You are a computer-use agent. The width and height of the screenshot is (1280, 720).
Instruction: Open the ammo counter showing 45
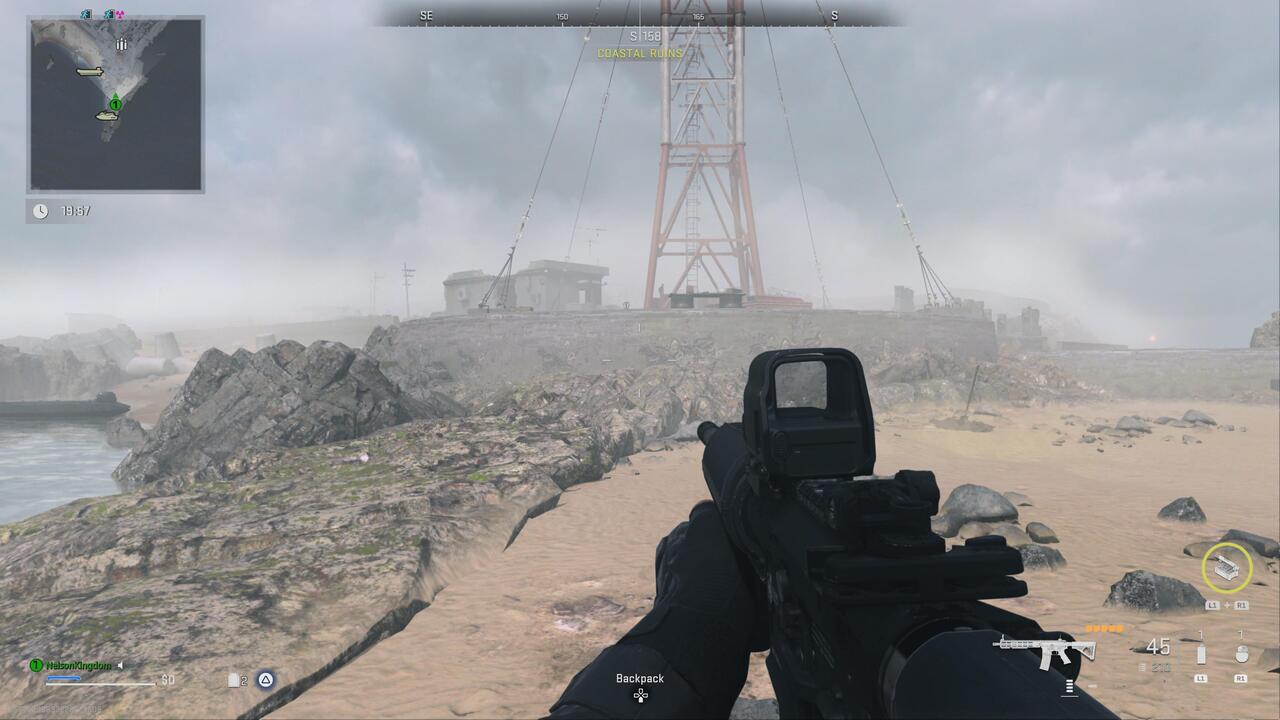[x=1157, y=648]
